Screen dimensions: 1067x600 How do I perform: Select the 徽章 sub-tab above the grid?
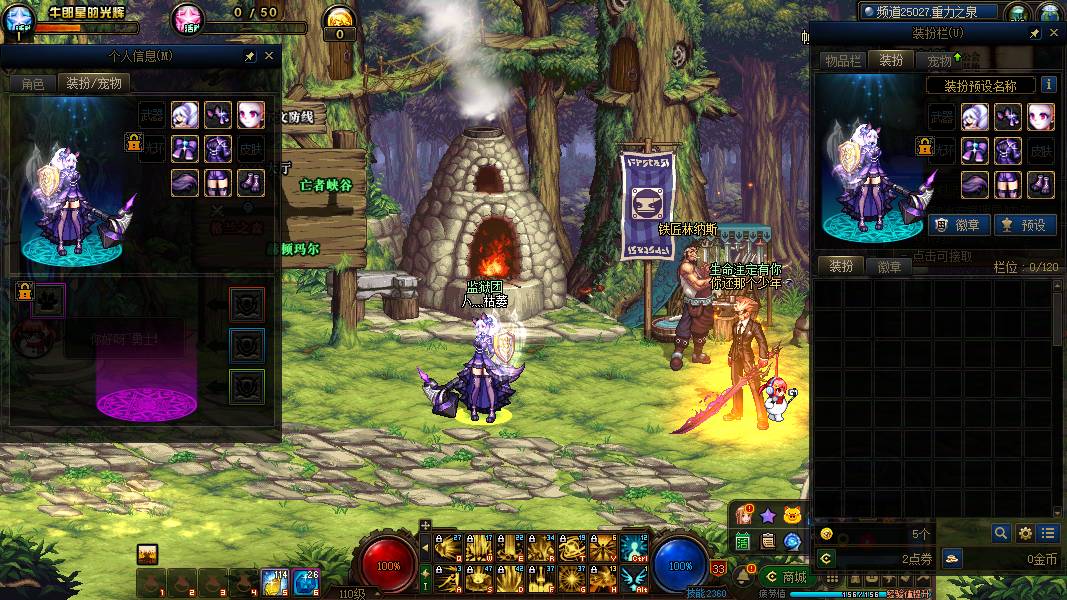[x=889, y=267]
